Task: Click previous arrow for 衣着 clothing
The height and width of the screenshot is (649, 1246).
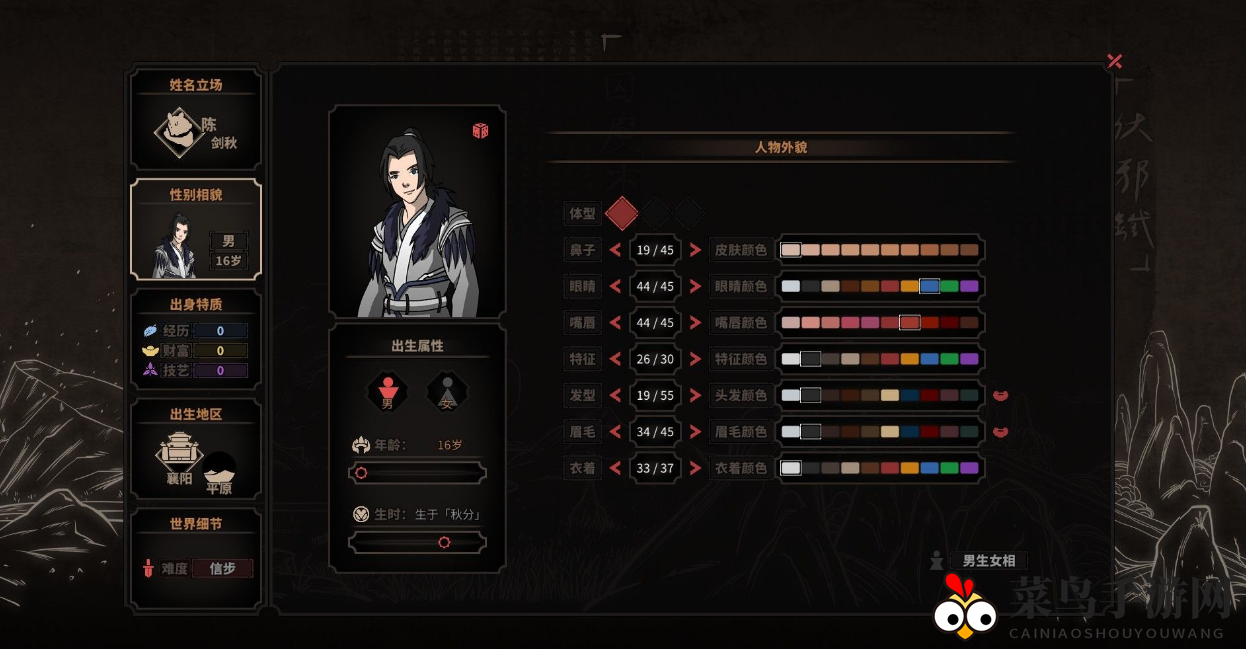Action: [x=616, y=468]
